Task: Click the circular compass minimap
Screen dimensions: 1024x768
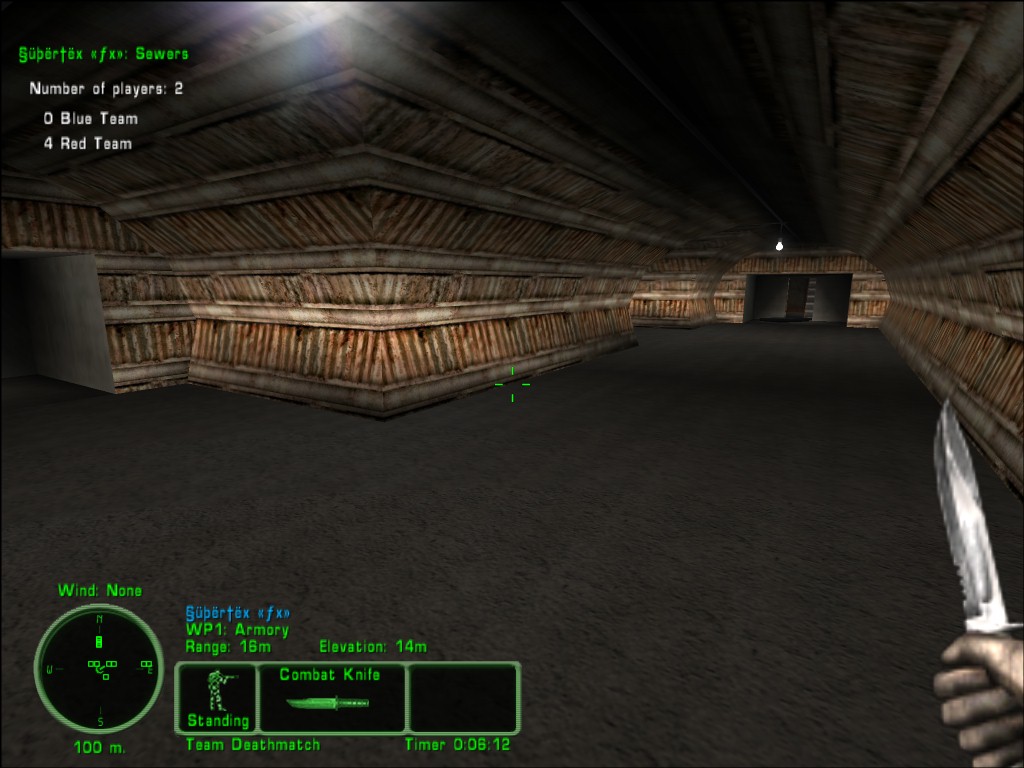Action: [99, 668]
